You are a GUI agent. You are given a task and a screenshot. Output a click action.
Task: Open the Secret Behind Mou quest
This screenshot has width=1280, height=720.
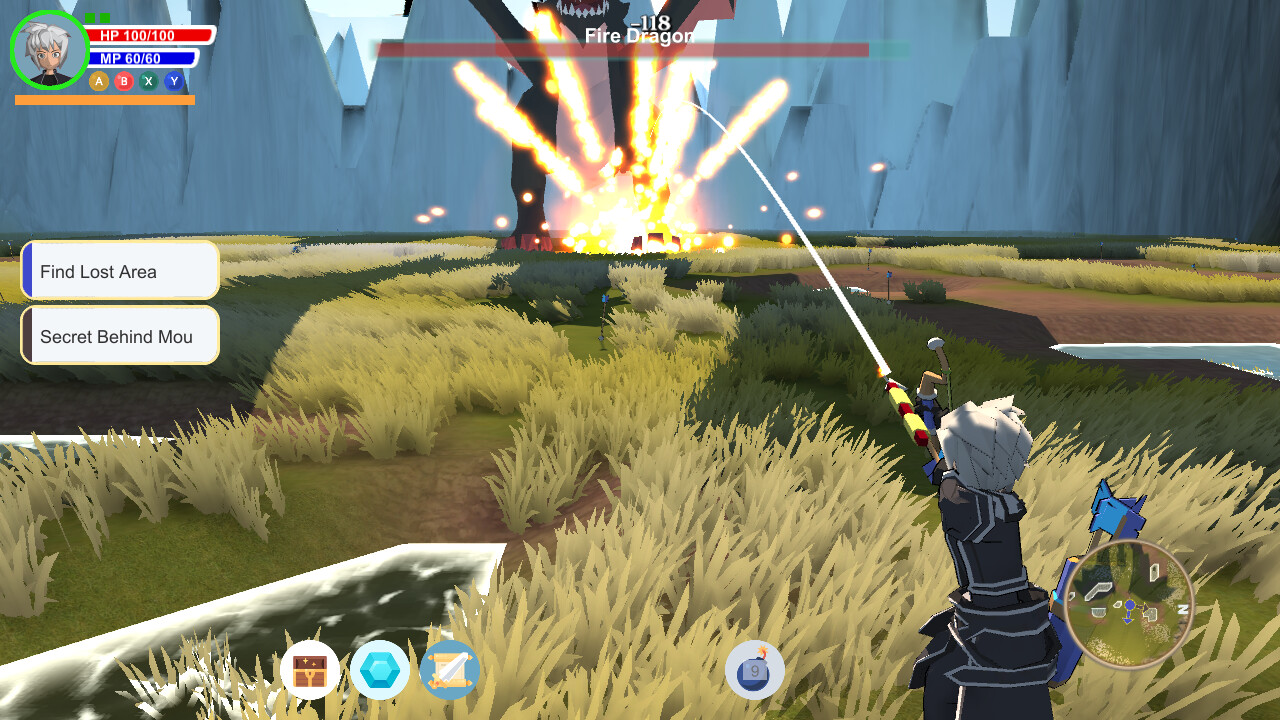120,336
